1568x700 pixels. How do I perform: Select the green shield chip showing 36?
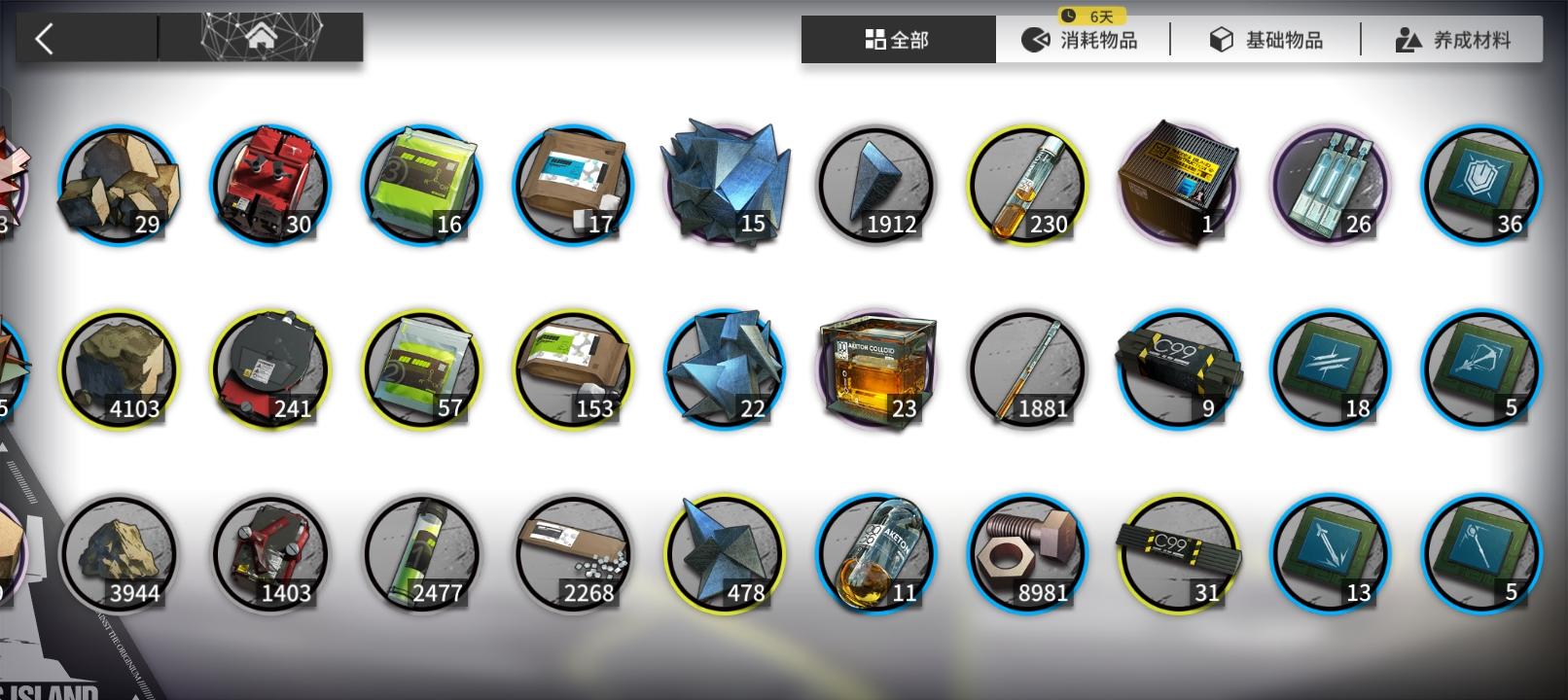(1480, 183)
